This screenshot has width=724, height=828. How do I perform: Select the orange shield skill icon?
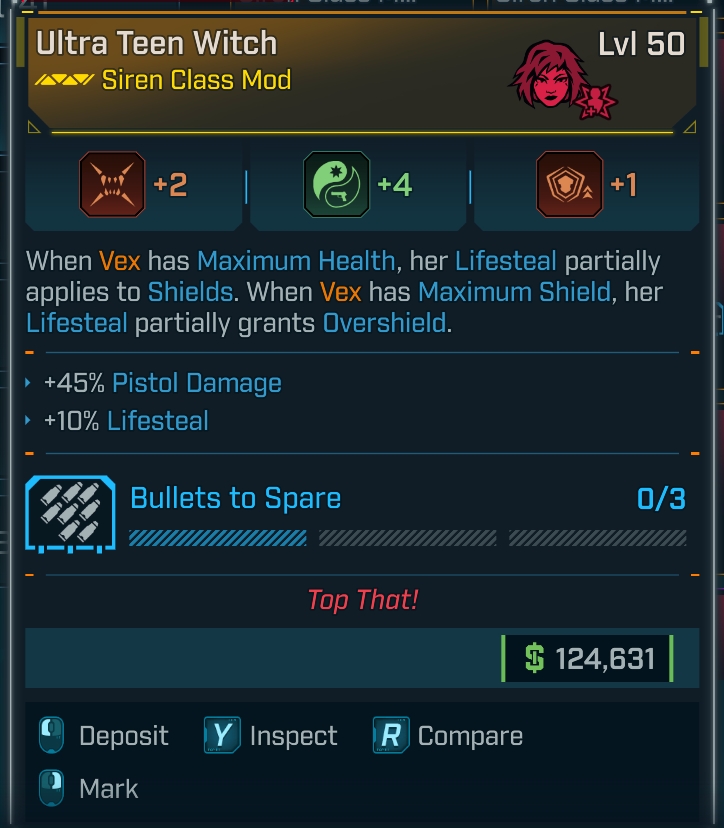[569, 185]
